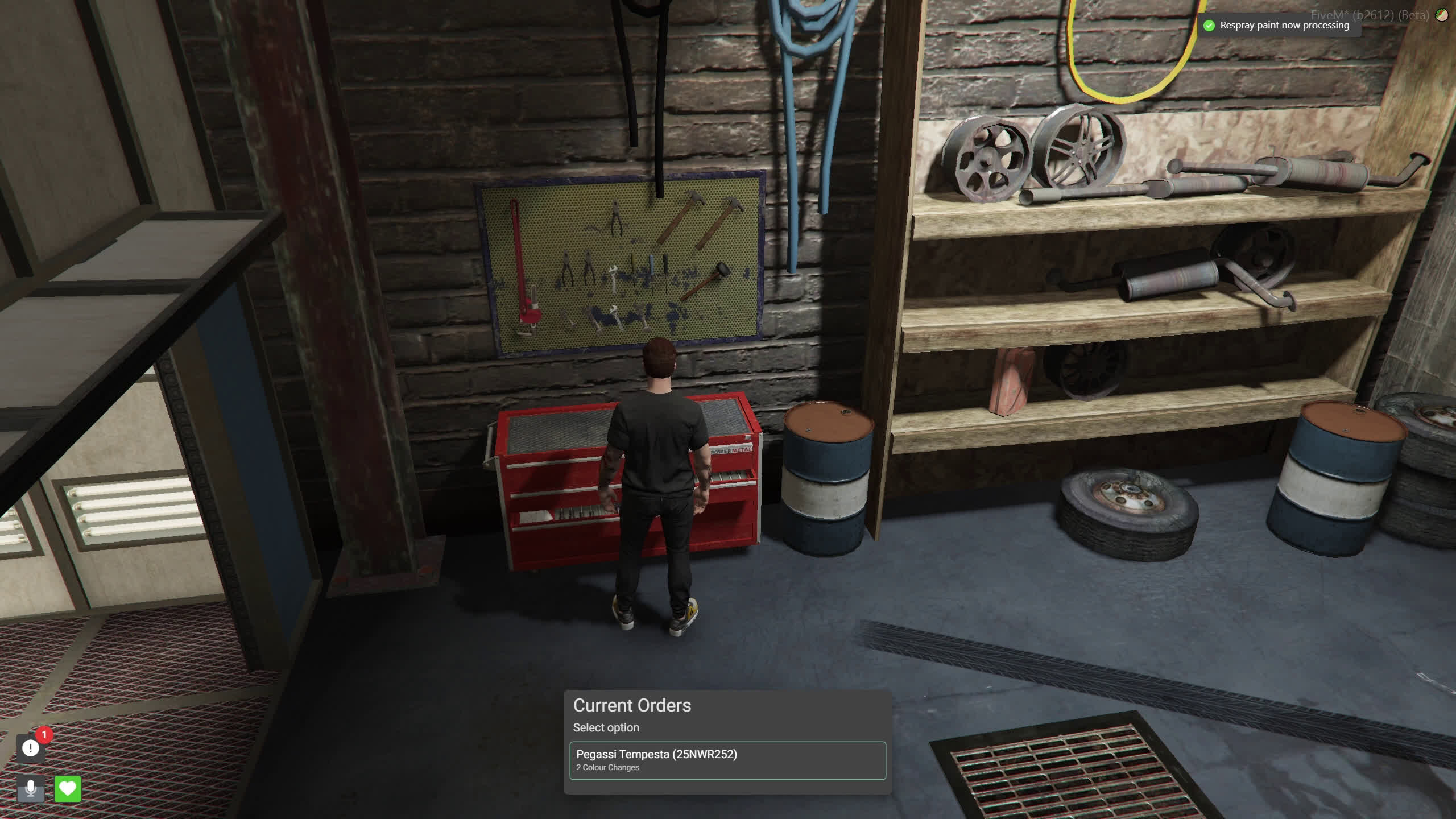Toggle the microphone icon
1456x819 pixels.
coord(31,788)
